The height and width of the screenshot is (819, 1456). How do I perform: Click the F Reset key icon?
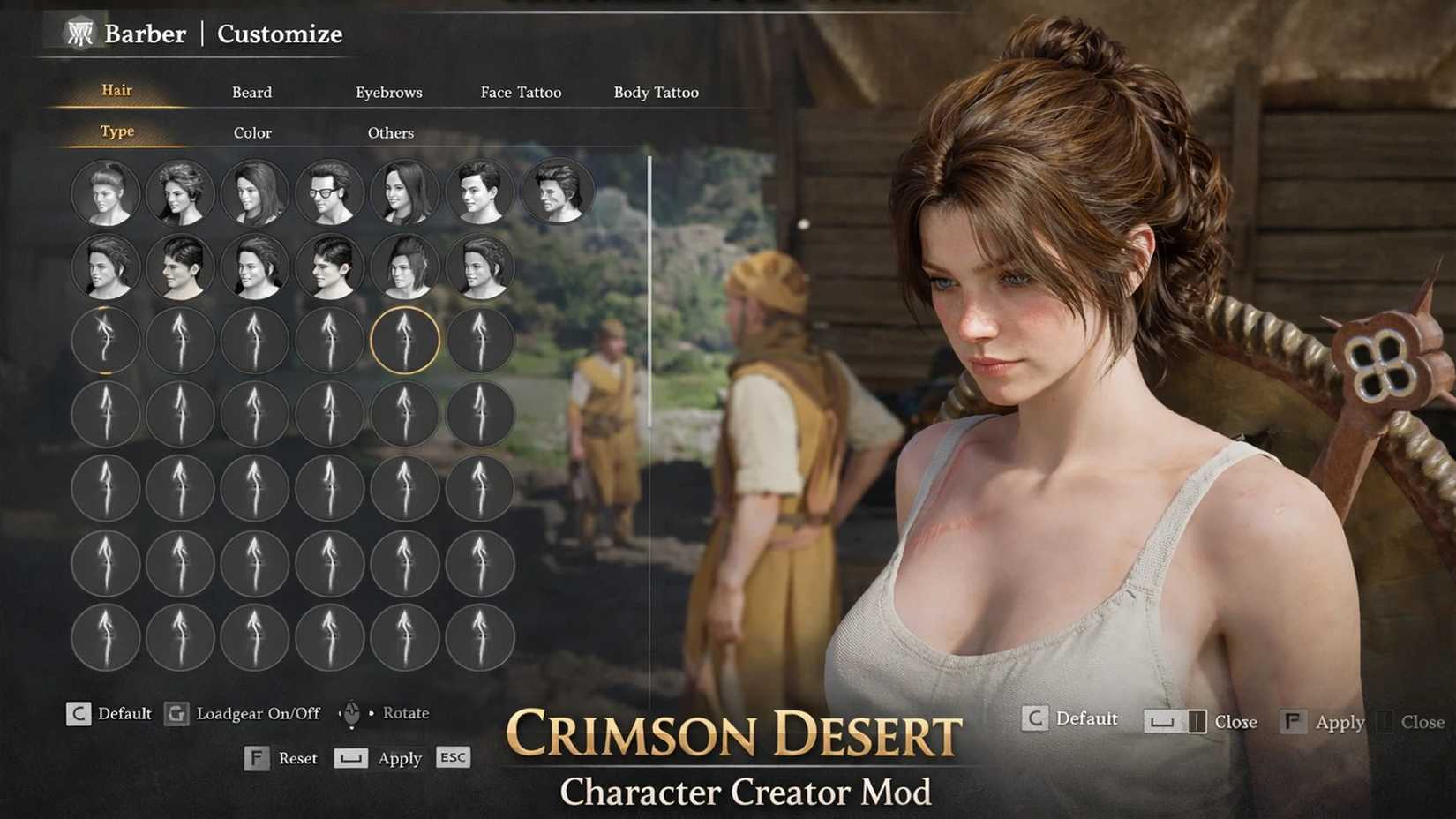point(256,757)
